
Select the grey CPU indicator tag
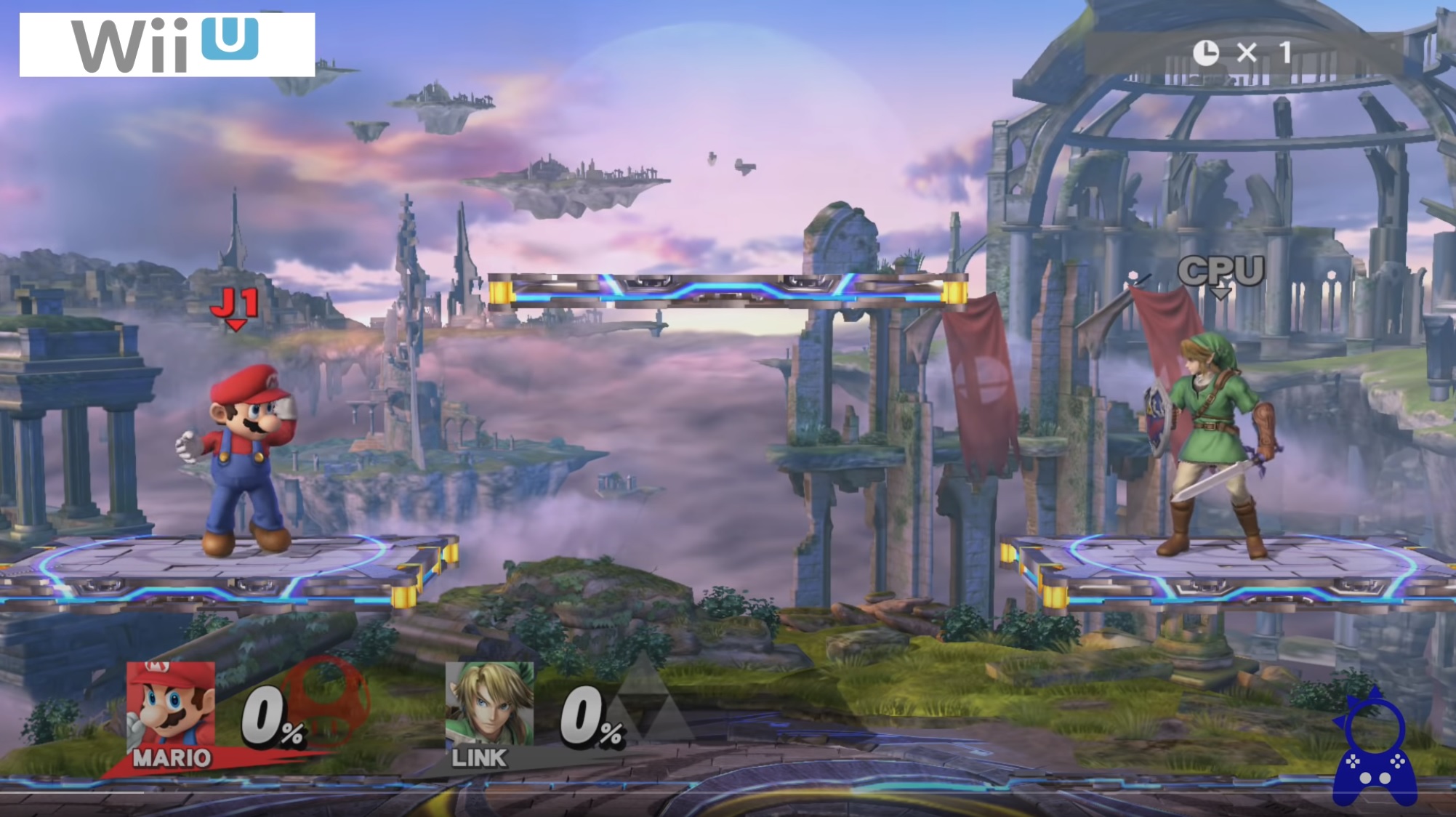[1220, 273]
